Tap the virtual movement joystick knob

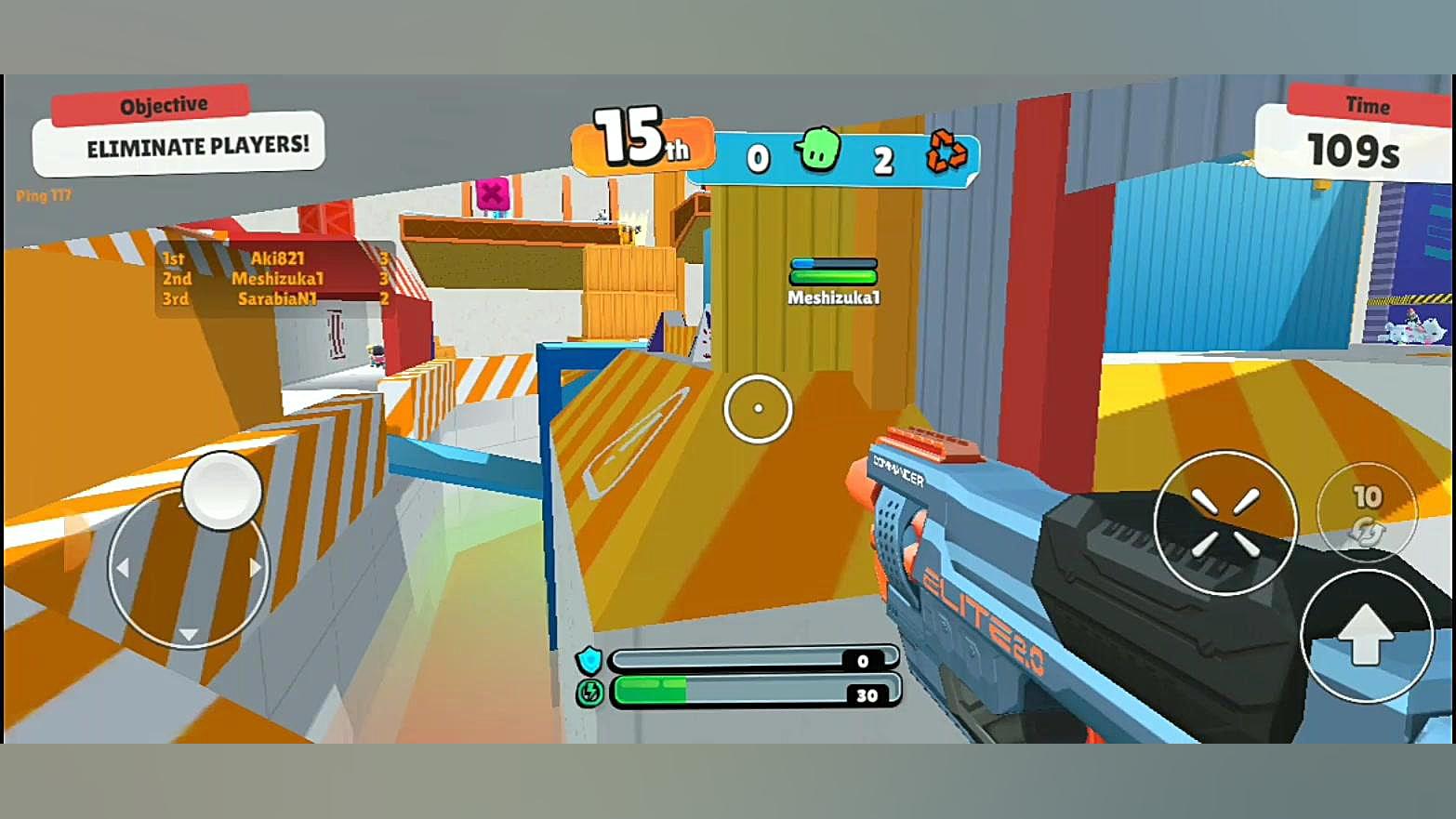(222, 491)
